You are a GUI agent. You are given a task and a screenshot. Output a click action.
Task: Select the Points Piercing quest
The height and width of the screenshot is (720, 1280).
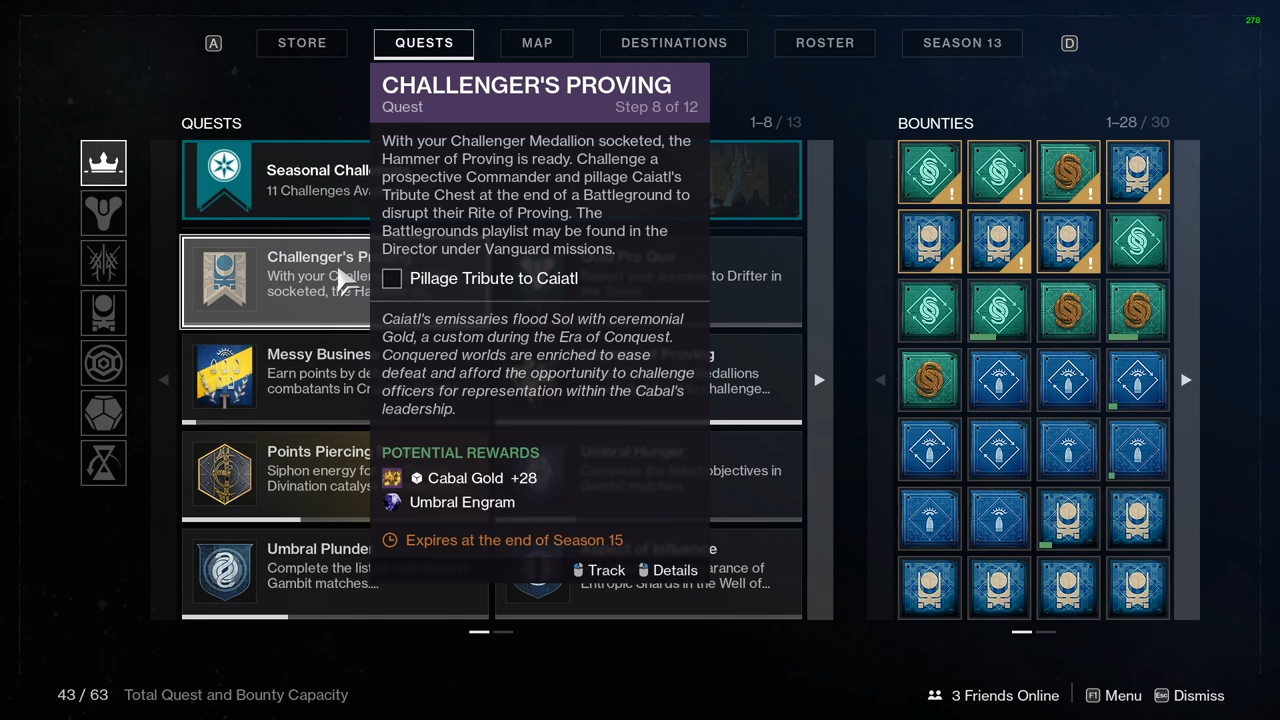(275, 475)
